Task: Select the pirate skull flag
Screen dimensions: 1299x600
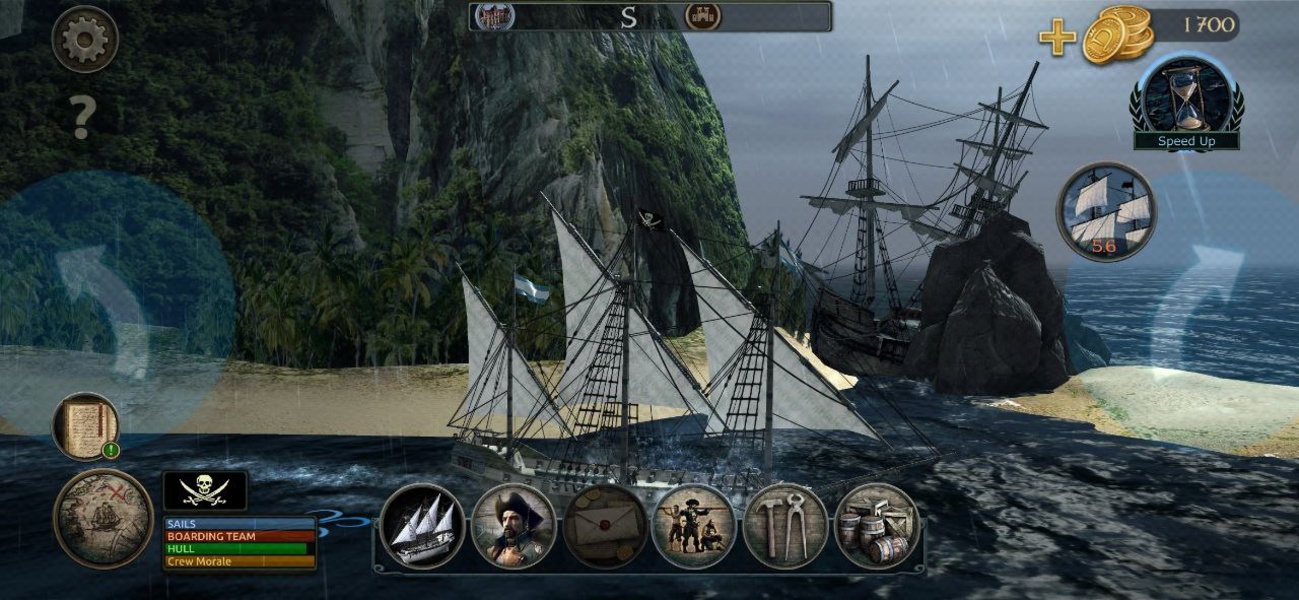Action: pos(205,490)
